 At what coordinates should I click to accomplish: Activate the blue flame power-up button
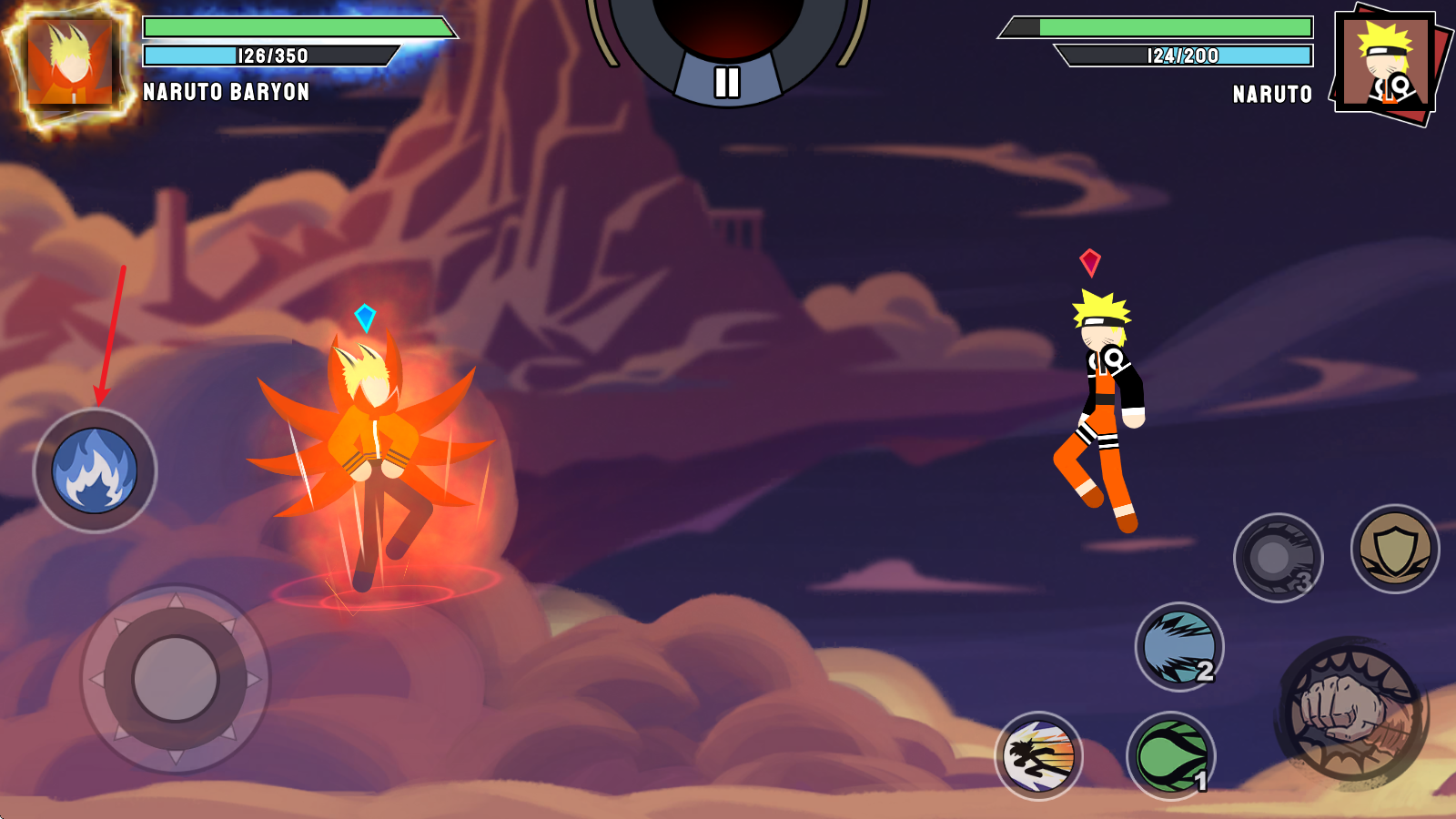pyautogui.click(x=95, y=470)
